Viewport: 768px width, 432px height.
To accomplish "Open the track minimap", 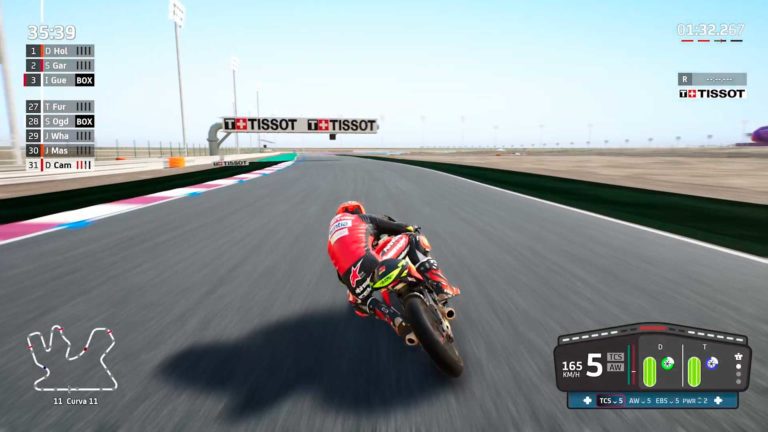I will coord(70,358).
